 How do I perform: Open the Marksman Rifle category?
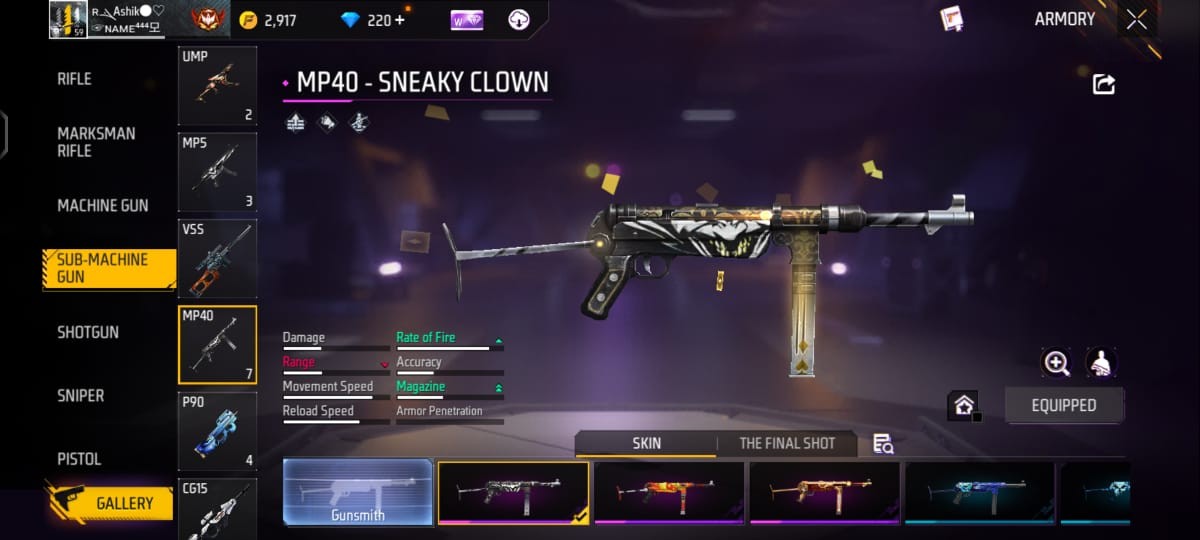click(x=96, y=142)
